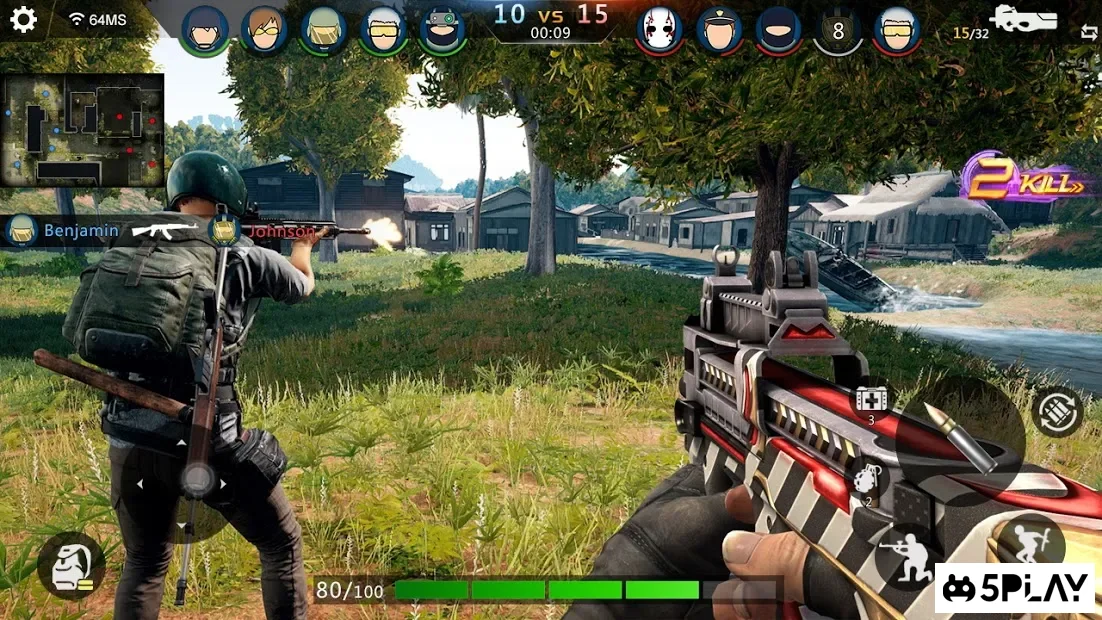Select the P90 weapon icon
1102x620 pixels.
point(1023,19)
